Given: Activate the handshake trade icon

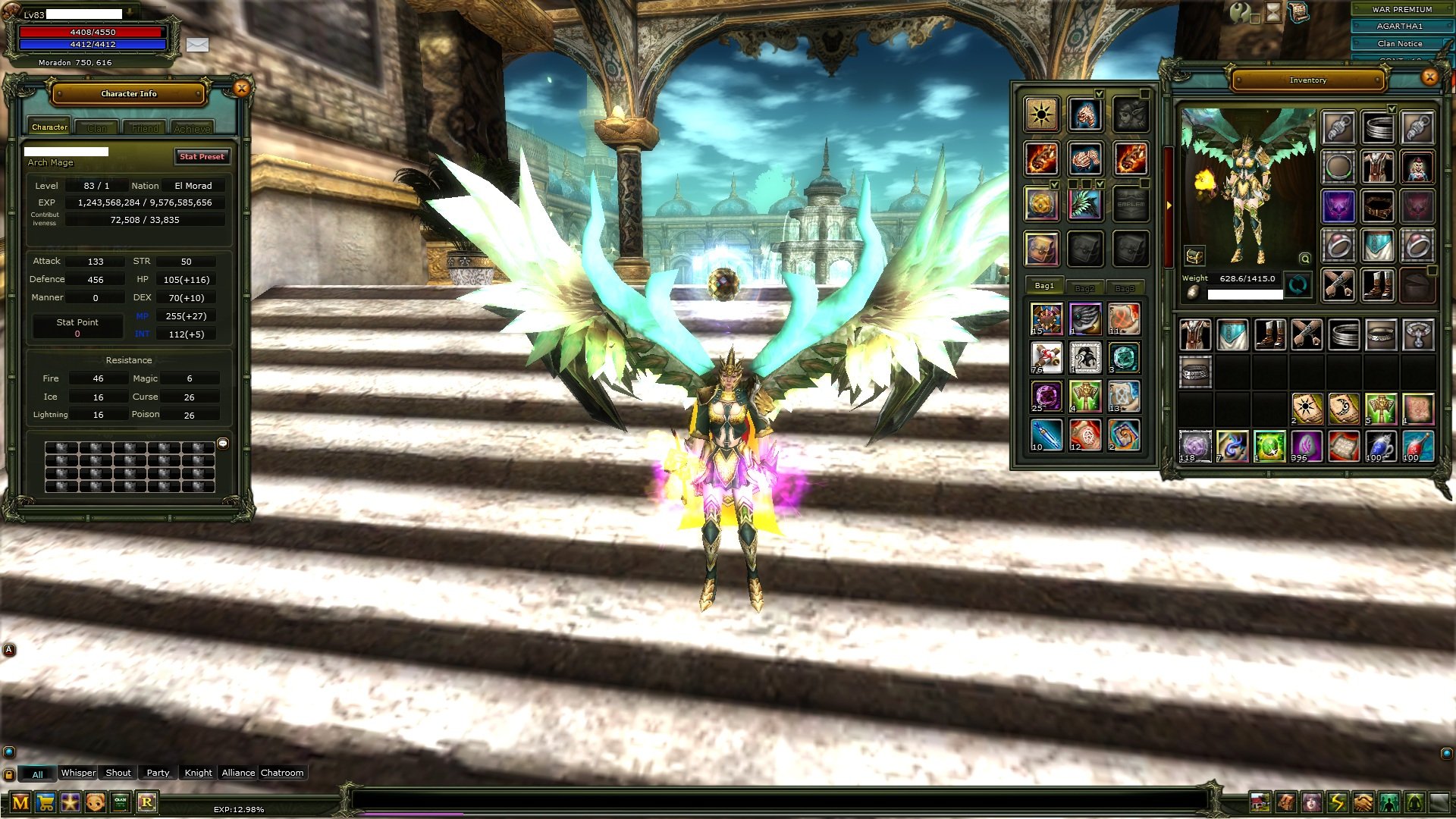Looking at the screenshot, I should [x=1363, y=802].
